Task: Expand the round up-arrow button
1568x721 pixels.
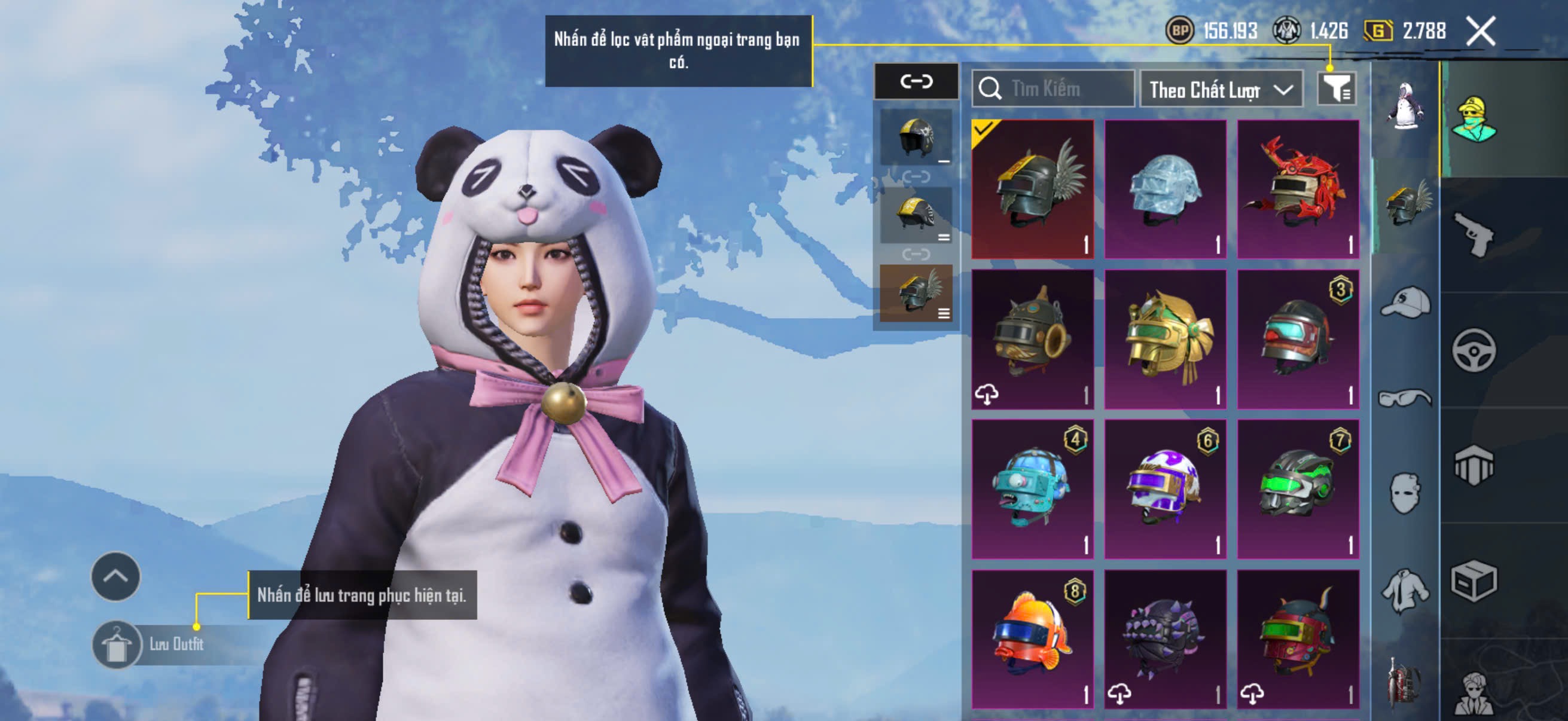Action: tap(115, 576)
